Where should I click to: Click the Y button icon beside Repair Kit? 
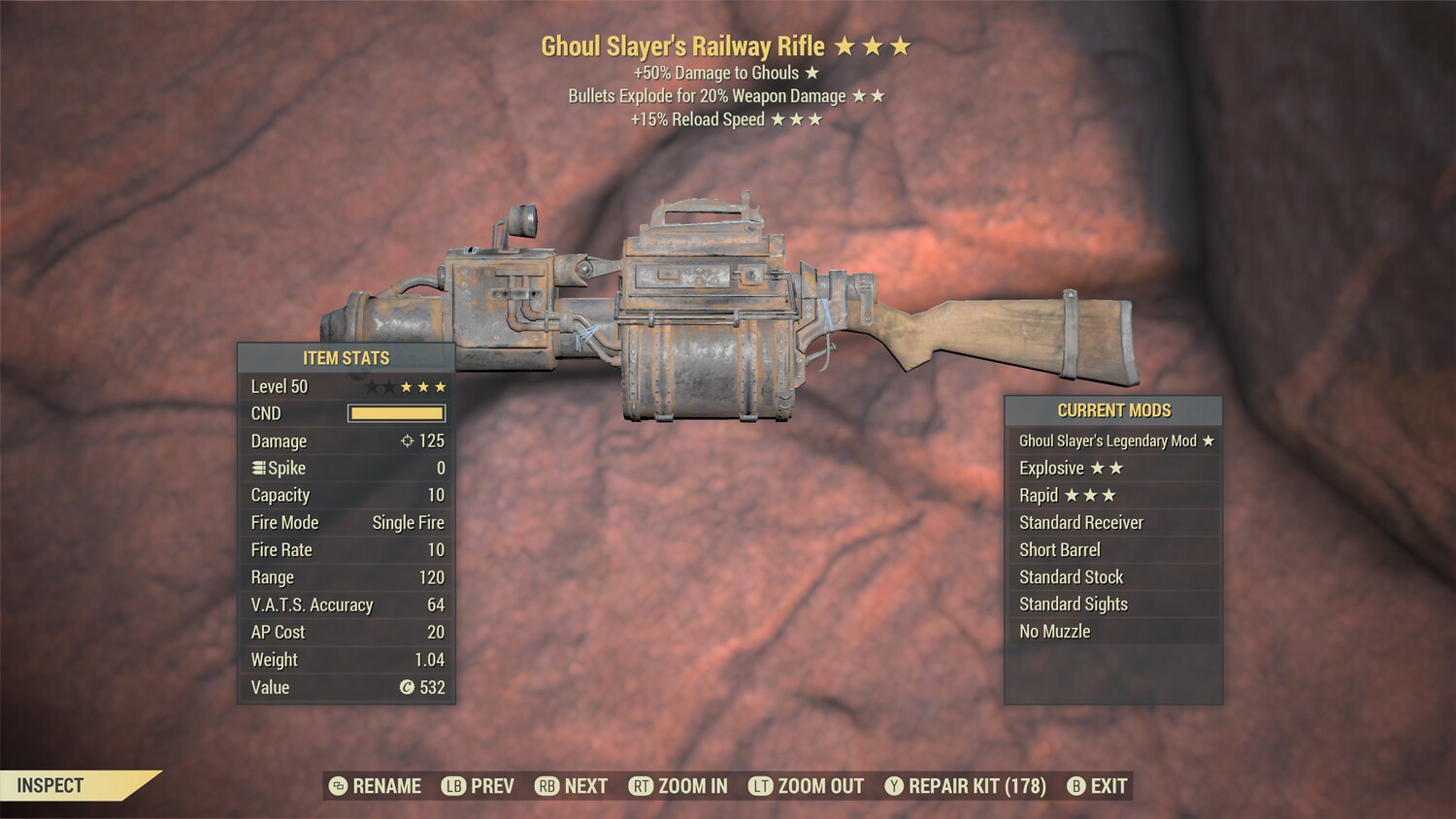[896, 784]
